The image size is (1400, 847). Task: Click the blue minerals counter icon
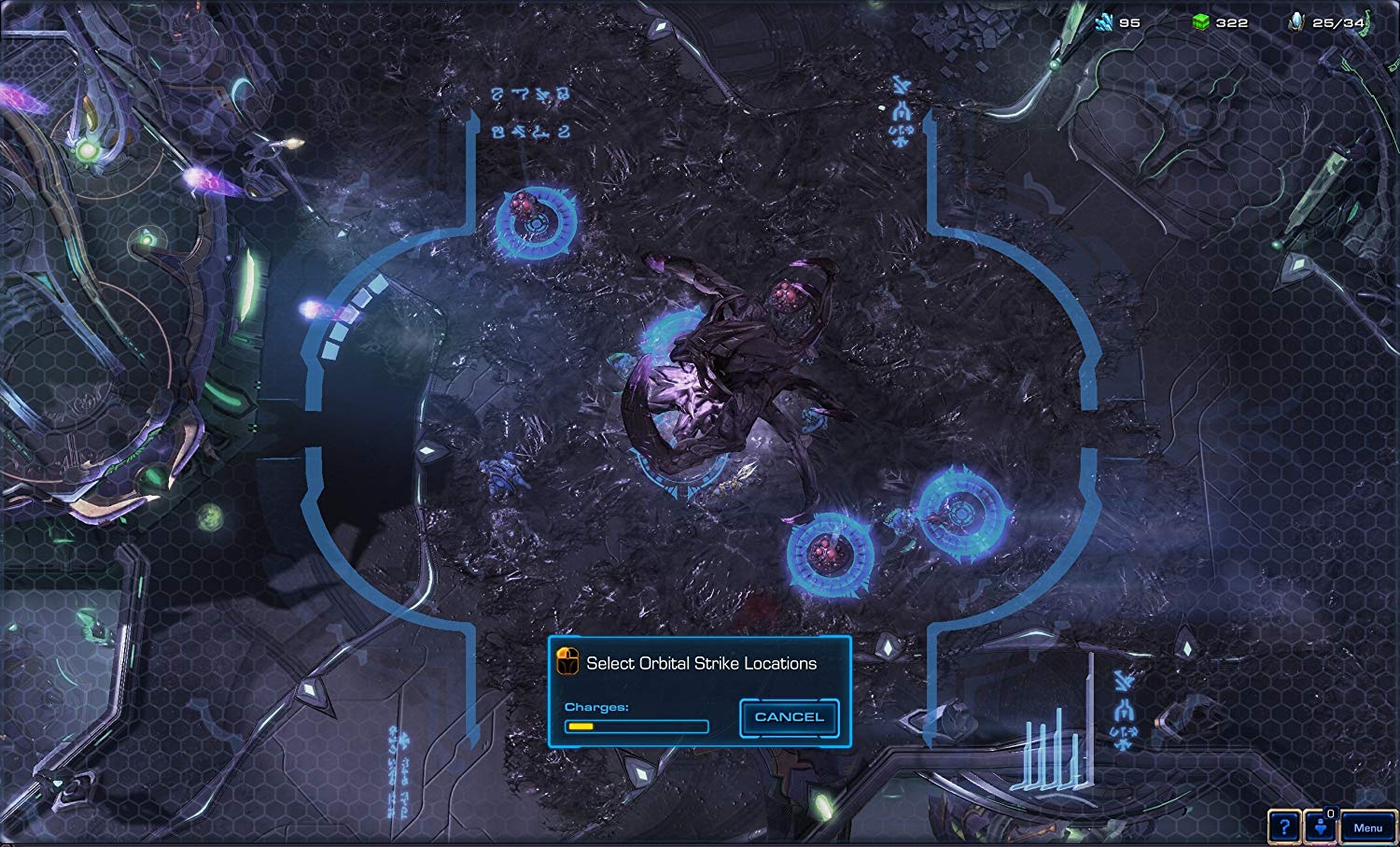[1105, 21]
